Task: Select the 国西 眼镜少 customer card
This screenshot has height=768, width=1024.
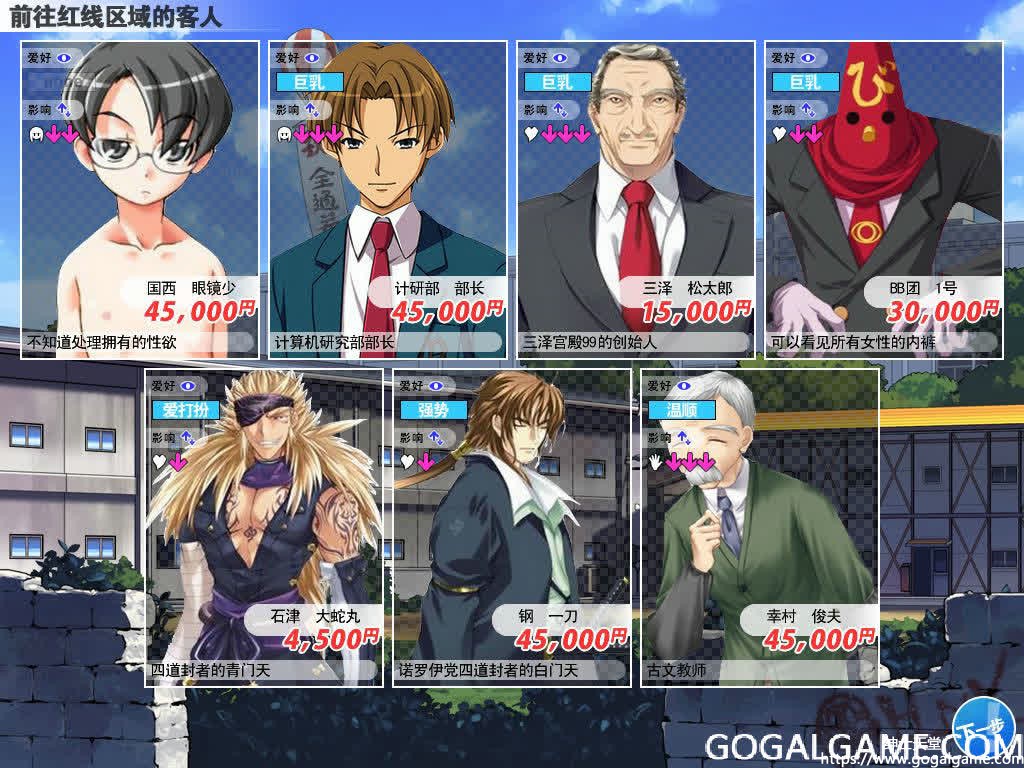Action: click(140, 200)
